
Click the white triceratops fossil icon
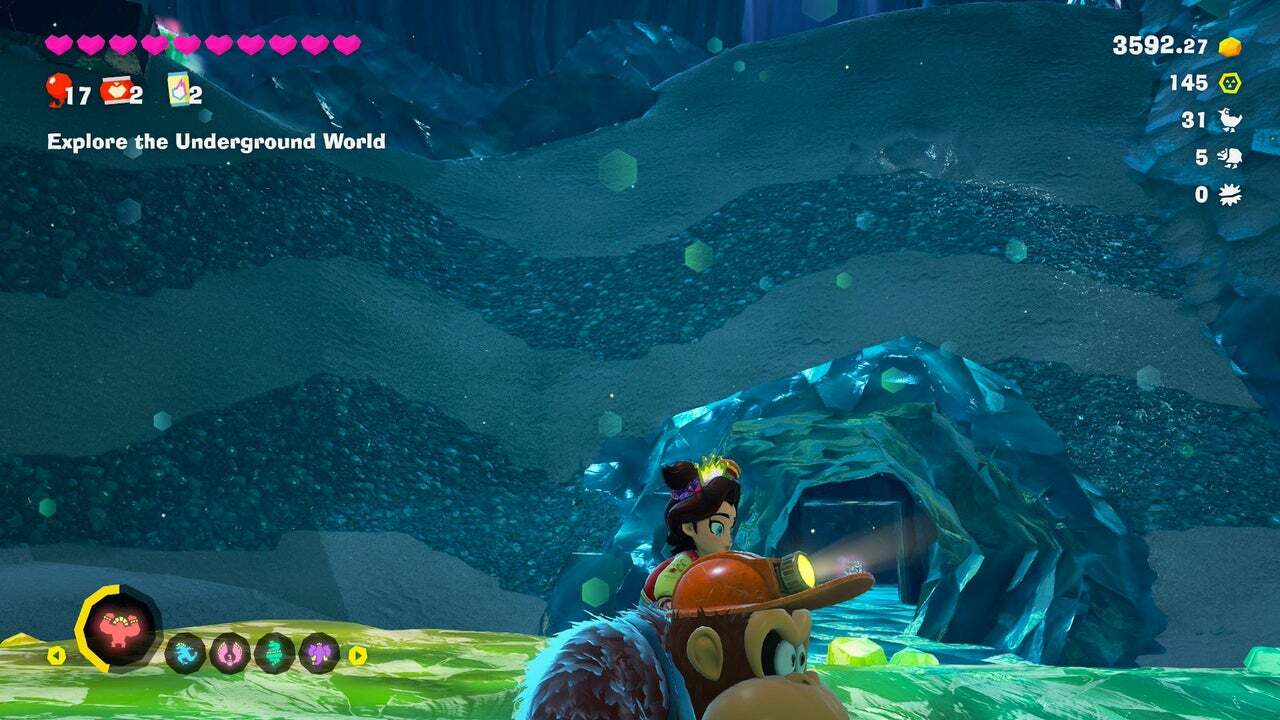click(x=1230, y=157)
